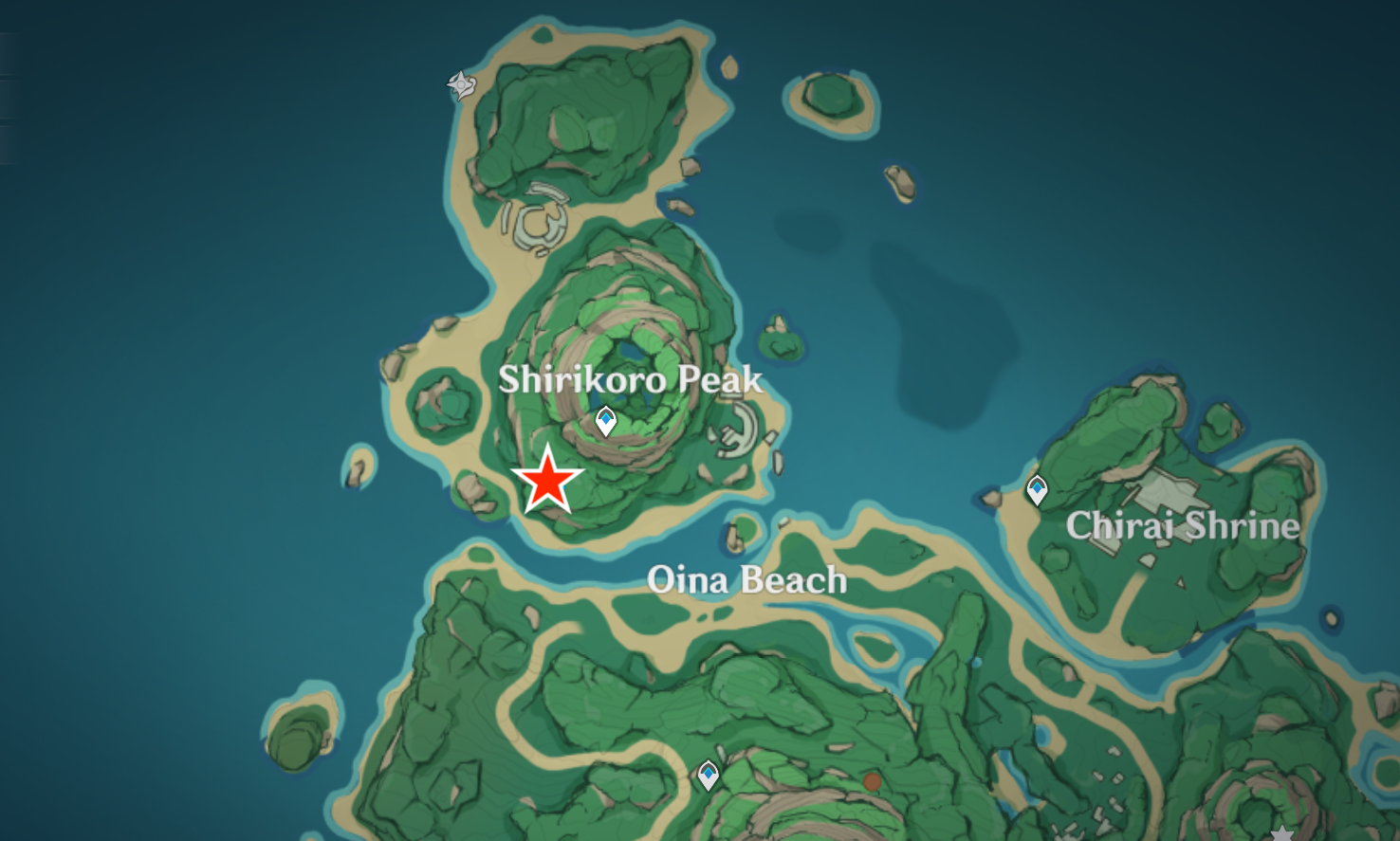Select the red star pin southwest of Shirikoro Peak
This screenshot has height=841, width=1400.
click(550, 479)
